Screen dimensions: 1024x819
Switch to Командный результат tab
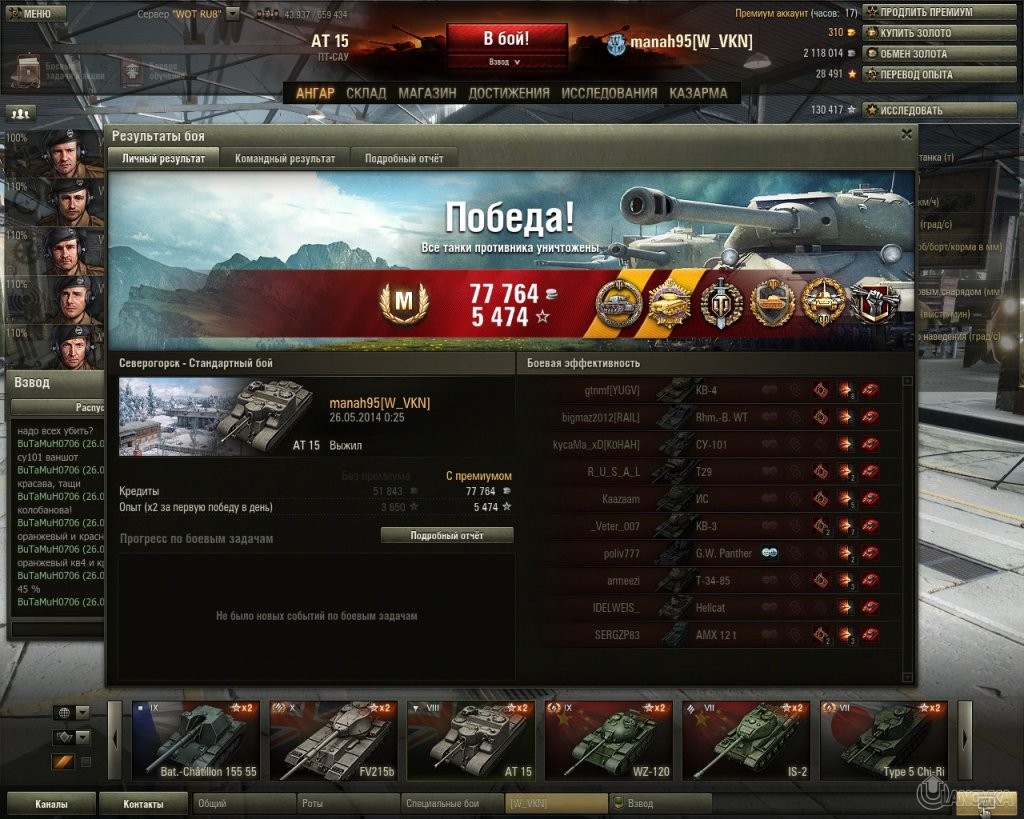point(285,158)
